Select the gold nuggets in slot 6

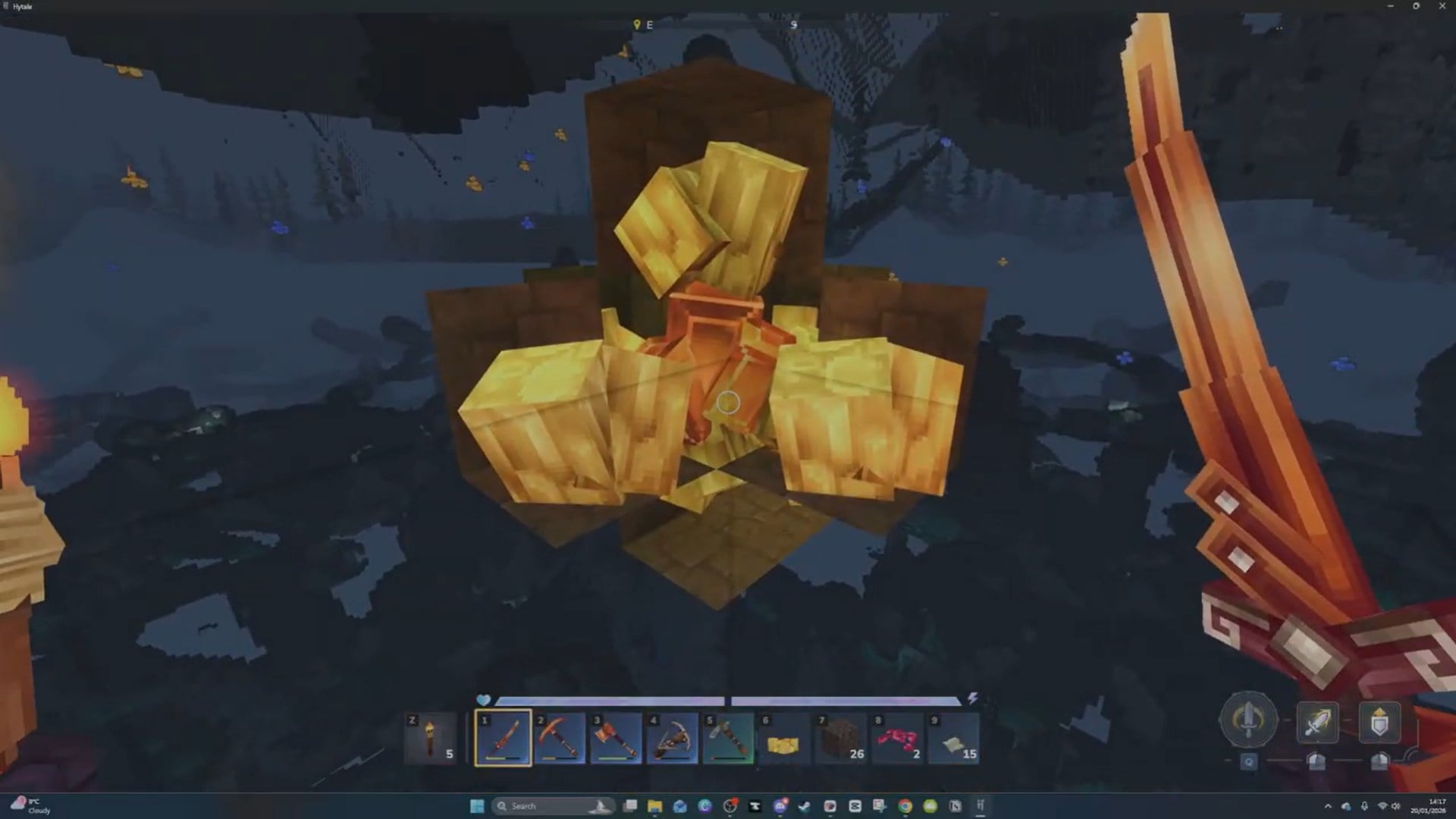click(x=783, y=739)
